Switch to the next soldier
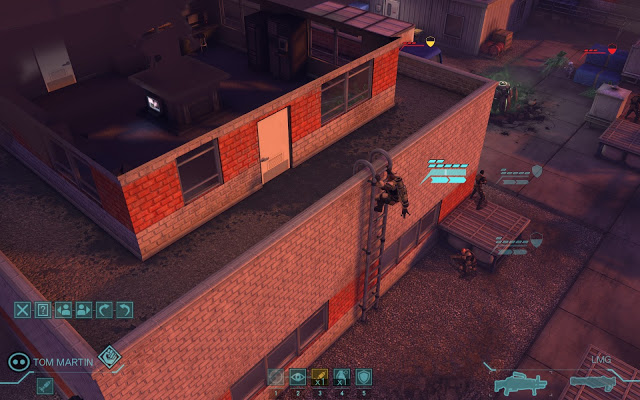The image size is (640, 400). pyautogui.click(x=84, y=310)
